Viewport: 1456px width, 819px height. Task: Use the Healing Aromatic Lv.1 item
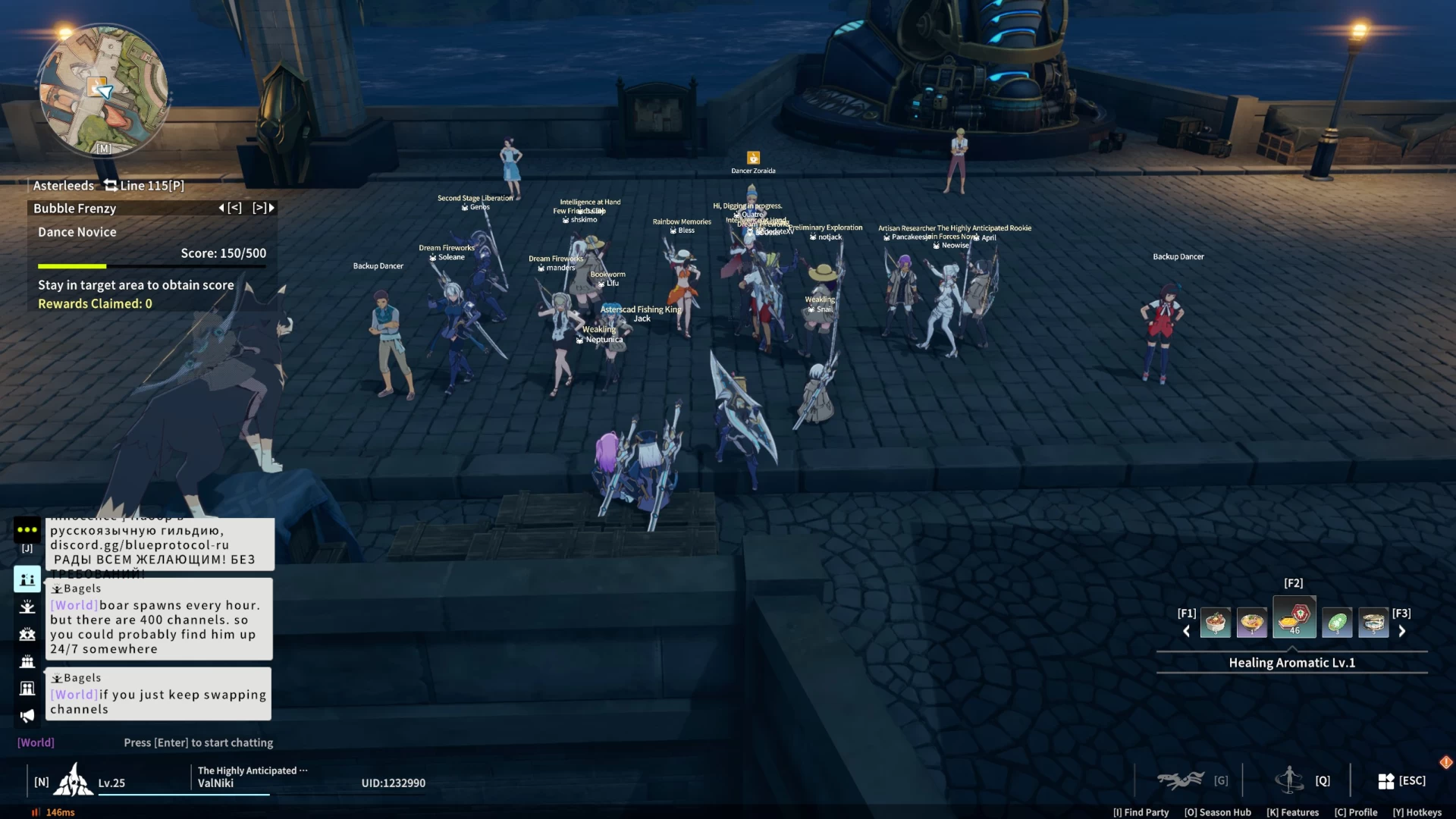[x=1294, y=617]
